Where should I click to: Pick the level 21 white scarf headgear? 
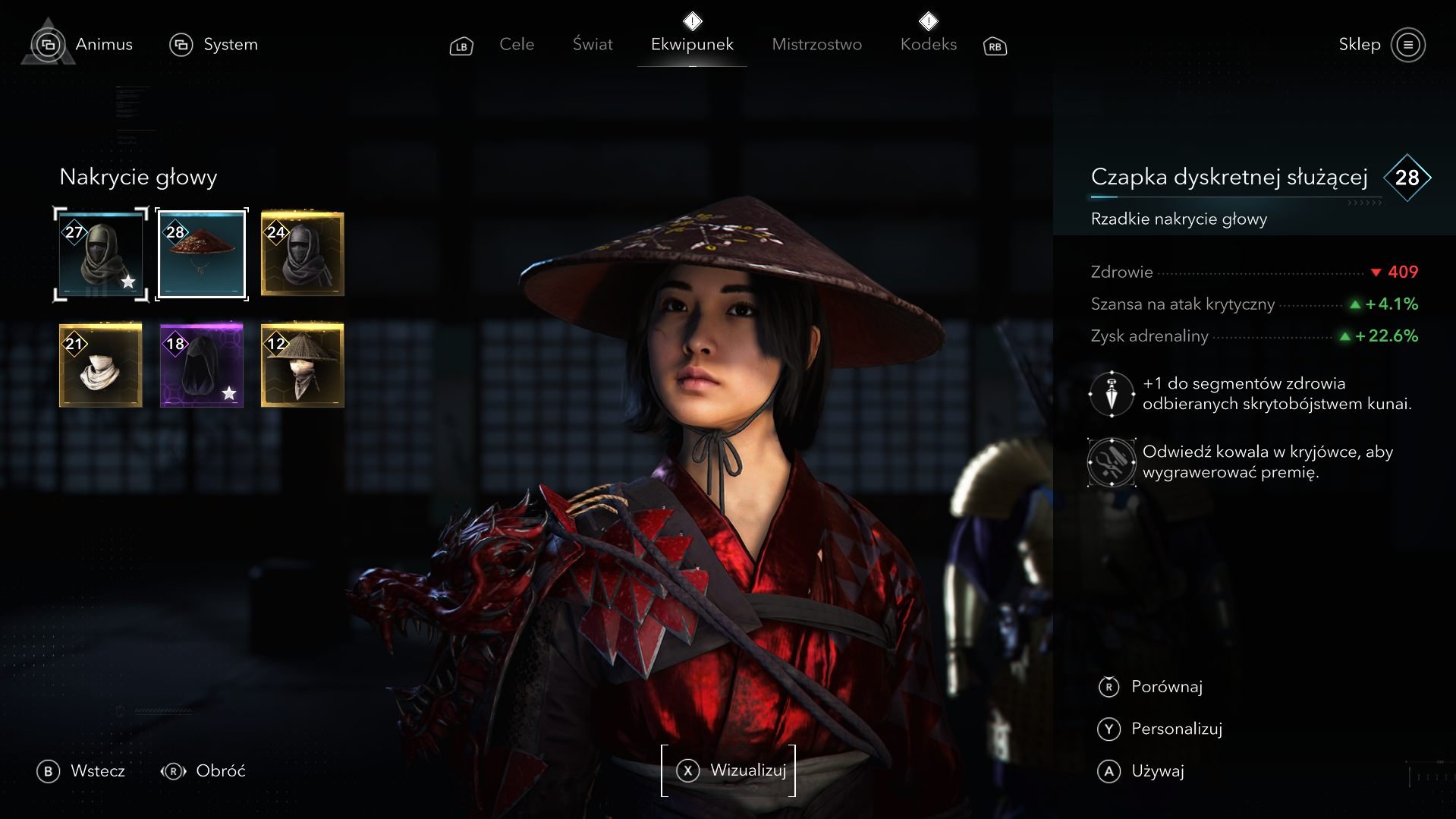(101, 365)
